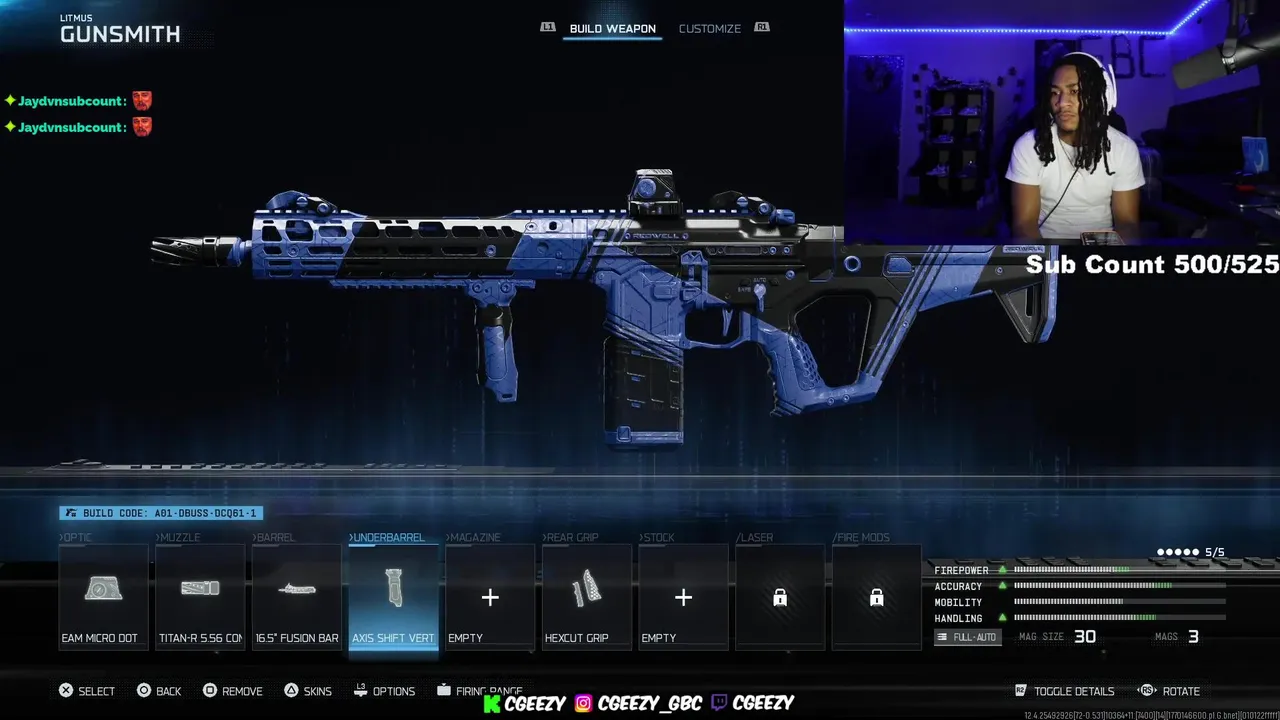
Task: Switch to the Build Weapon tab
Action: [612, 29]
